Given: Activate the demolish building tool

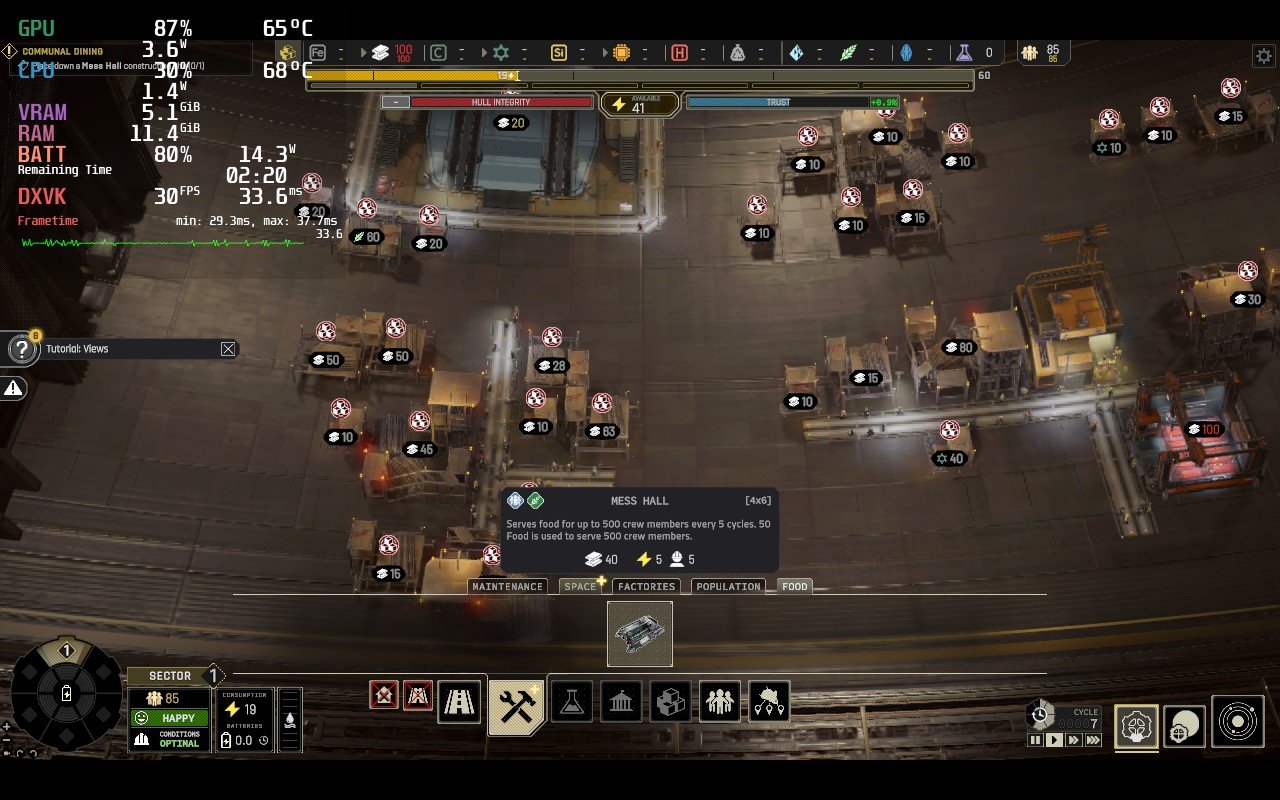Looking at the screenshot, I should (x=384, y=695).
